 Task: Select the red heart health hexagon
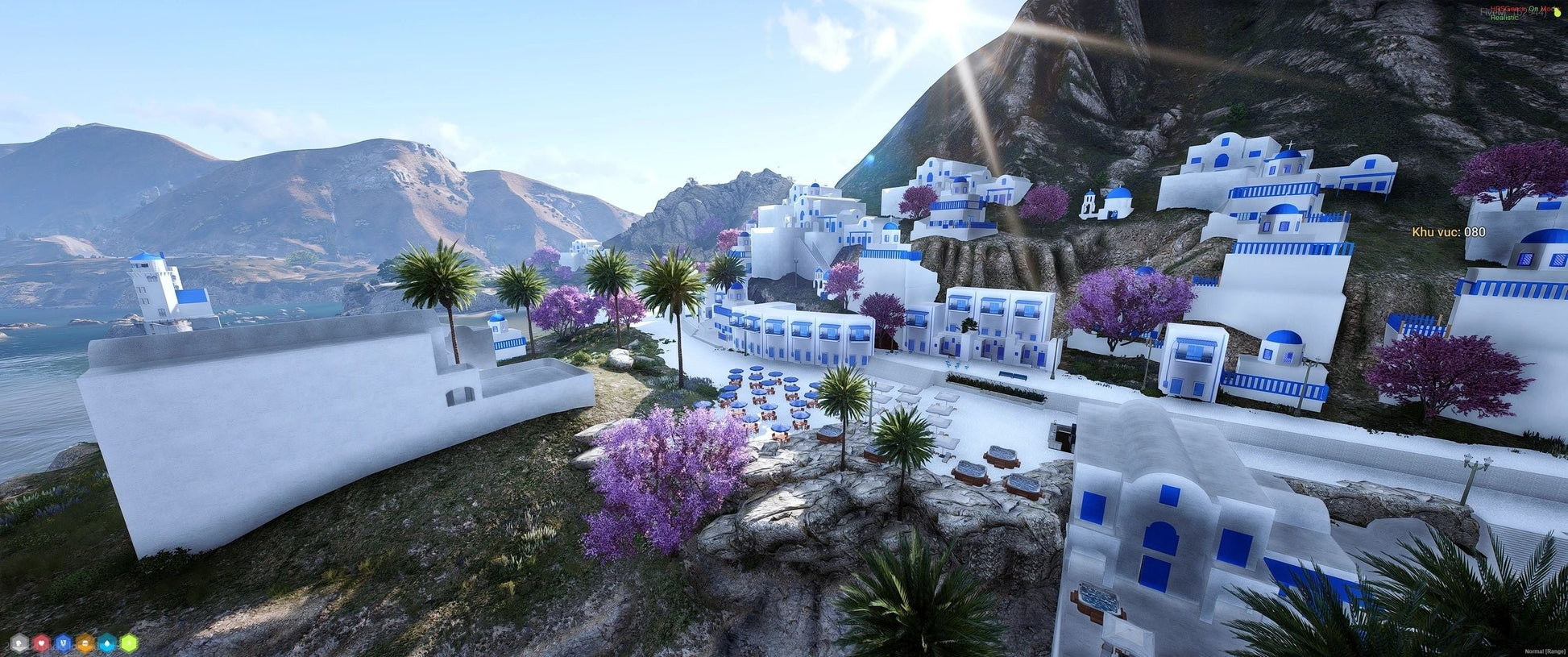(x=41, y=643)
